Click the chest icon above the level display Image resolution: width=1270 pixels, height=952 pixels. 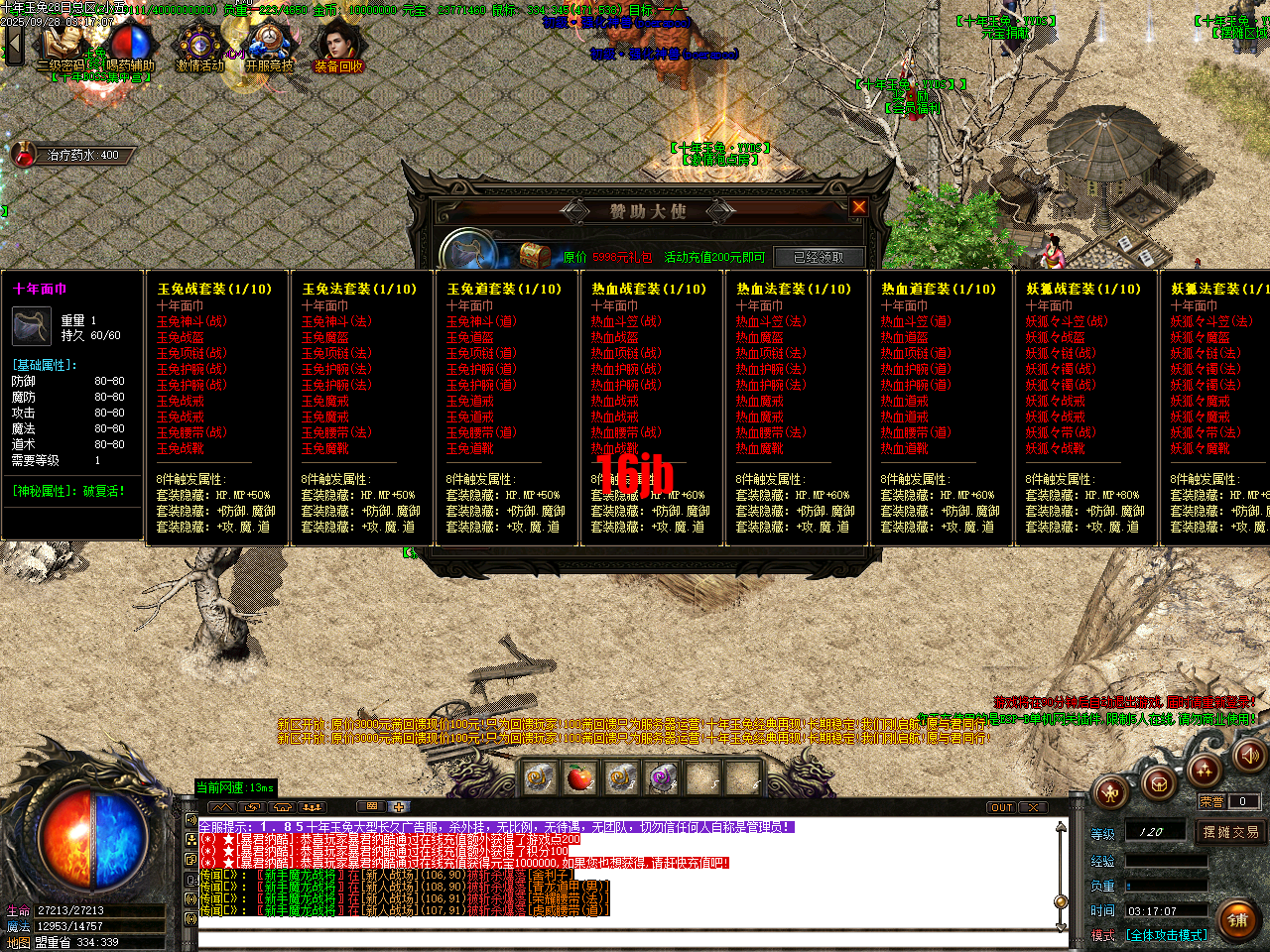[1159, 783]
